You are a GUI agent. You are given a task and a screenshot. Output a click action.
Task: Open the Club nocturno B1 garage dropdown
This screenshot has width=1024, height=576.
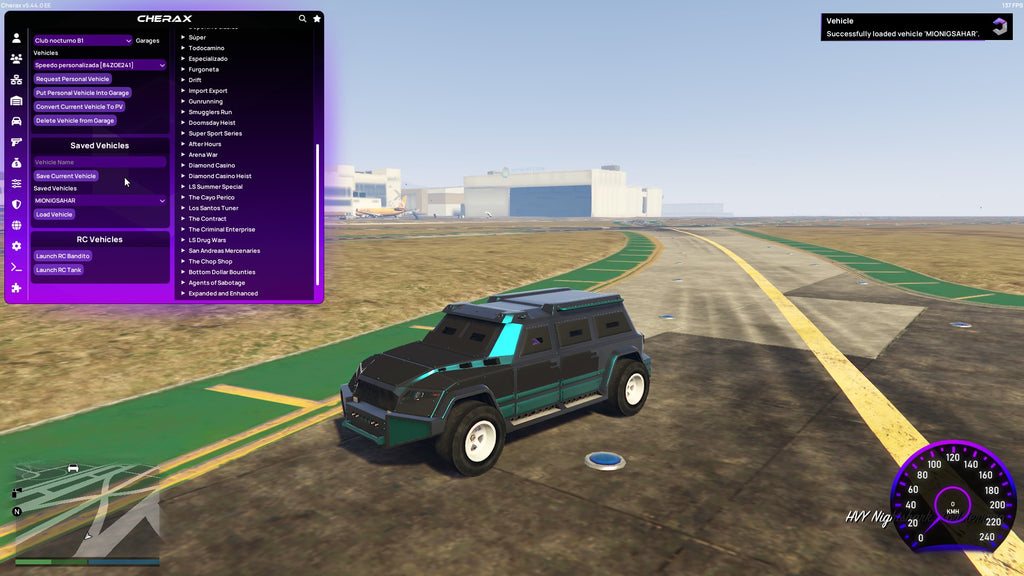tap(82, 41)
